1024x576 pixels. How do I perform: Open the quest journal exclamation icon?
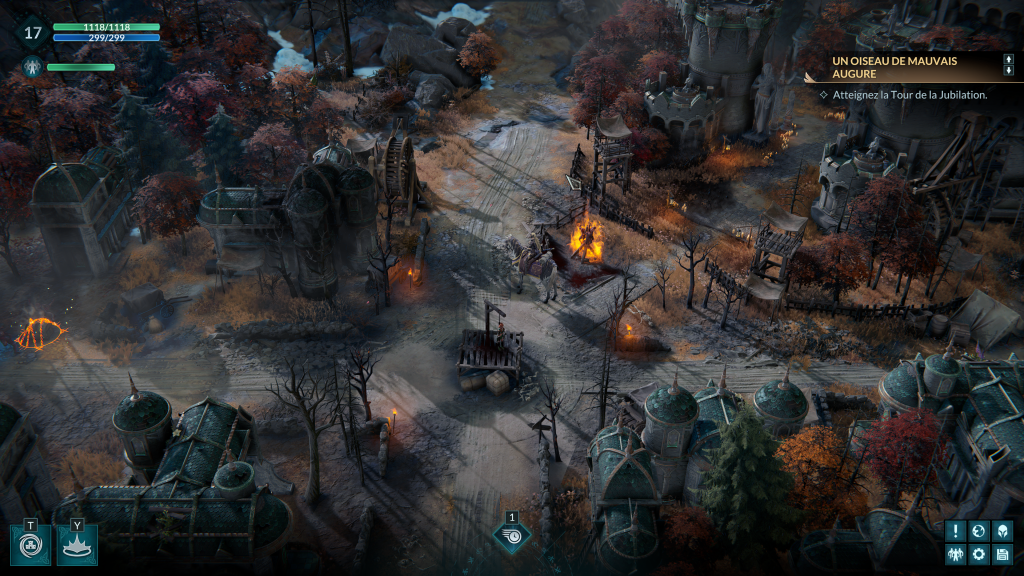tap(956, 531)
